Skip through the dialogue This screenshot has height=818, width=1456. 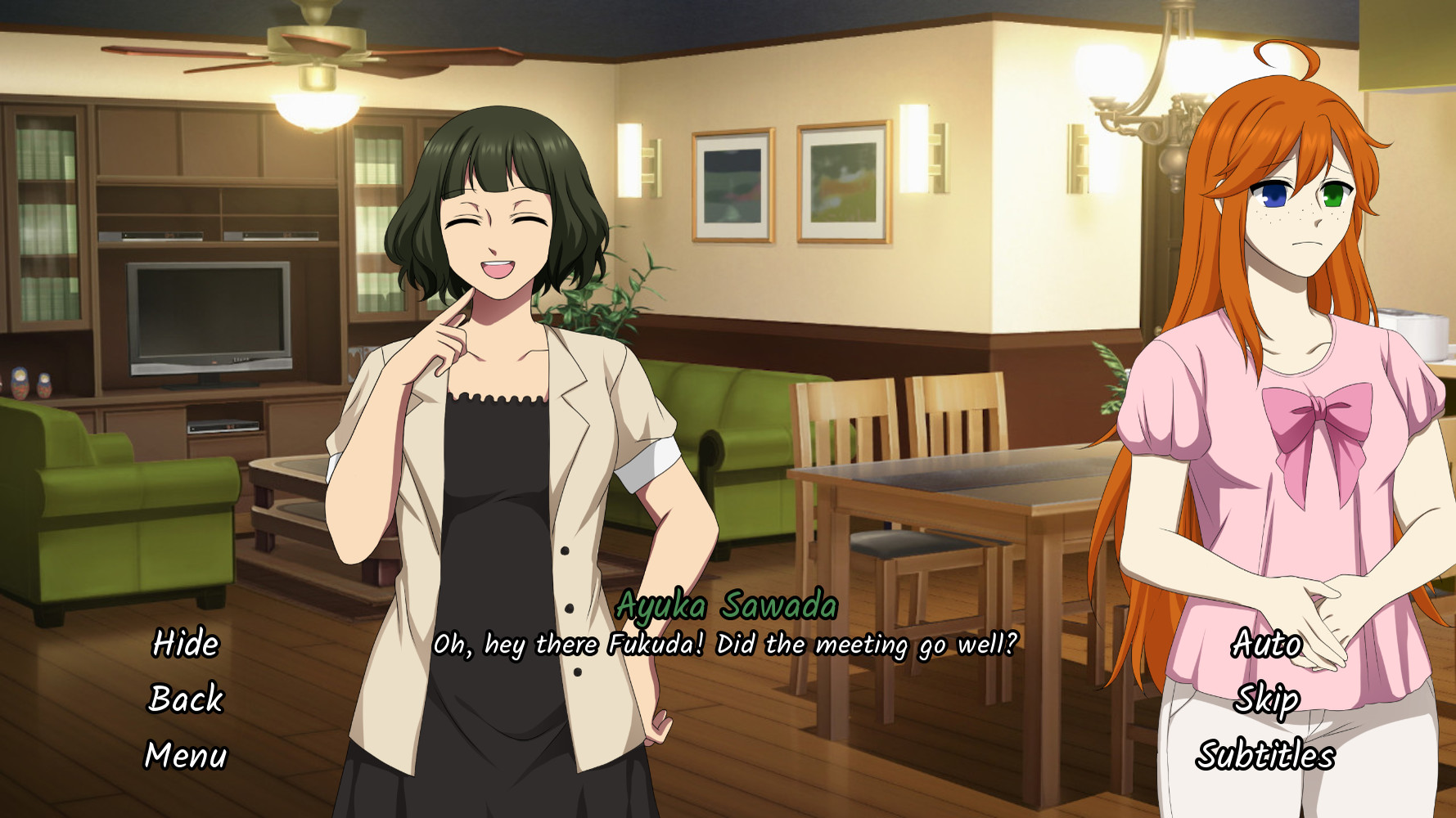coord(1267,700)
